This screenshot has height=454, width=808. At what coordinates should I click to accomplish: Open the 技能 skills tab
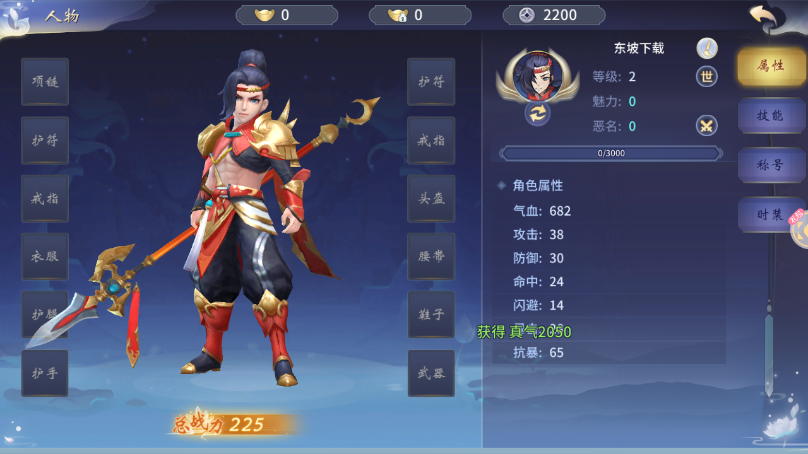tap(771, 115)
